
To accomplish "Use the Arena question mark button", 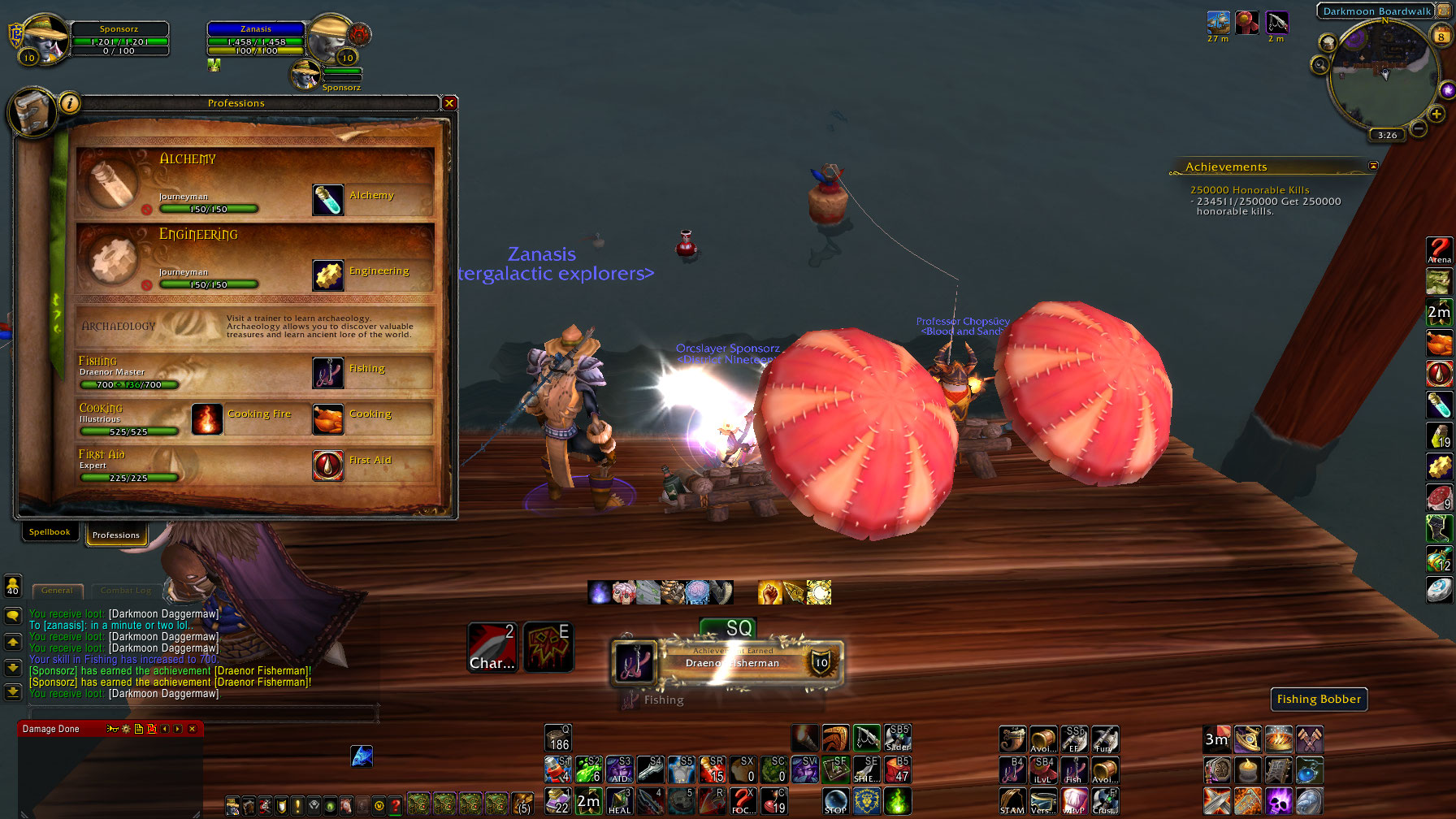I will (x=1439, y=249).
